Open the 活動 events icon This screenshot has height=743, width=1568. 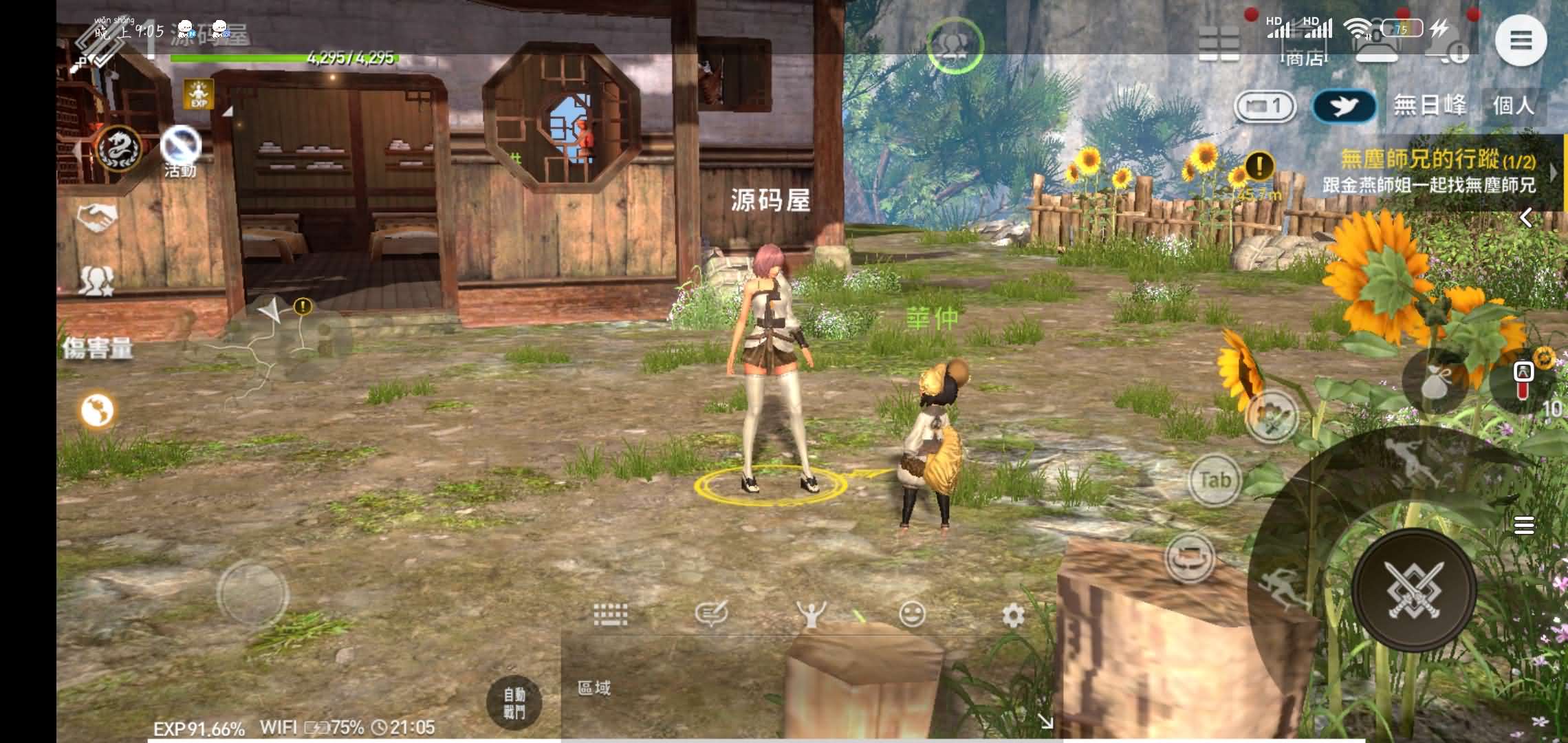pyautogui.click(x=180, y=149)
